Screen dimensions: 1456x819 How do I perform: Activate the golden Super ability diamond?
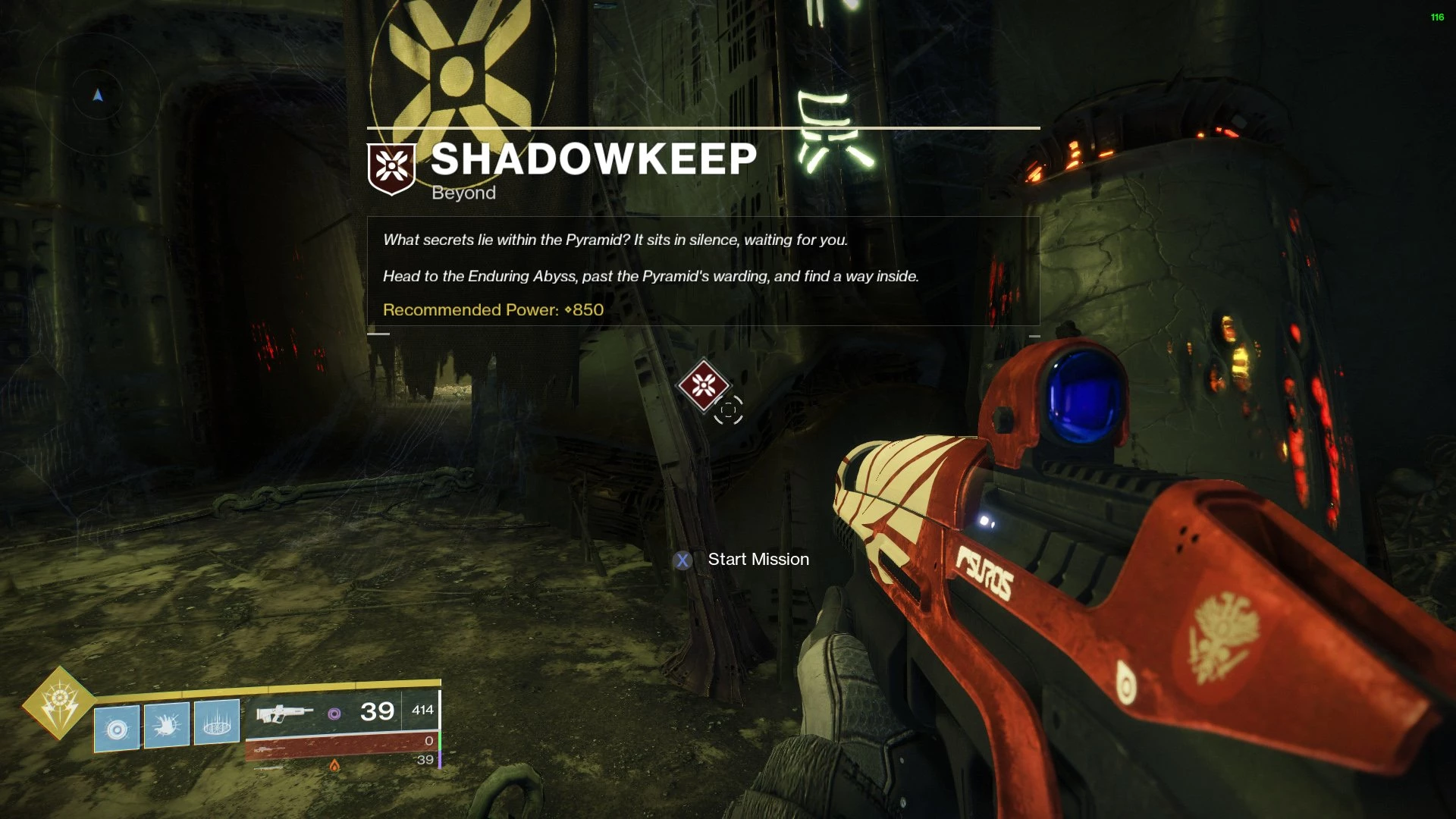tap(59, 704)
